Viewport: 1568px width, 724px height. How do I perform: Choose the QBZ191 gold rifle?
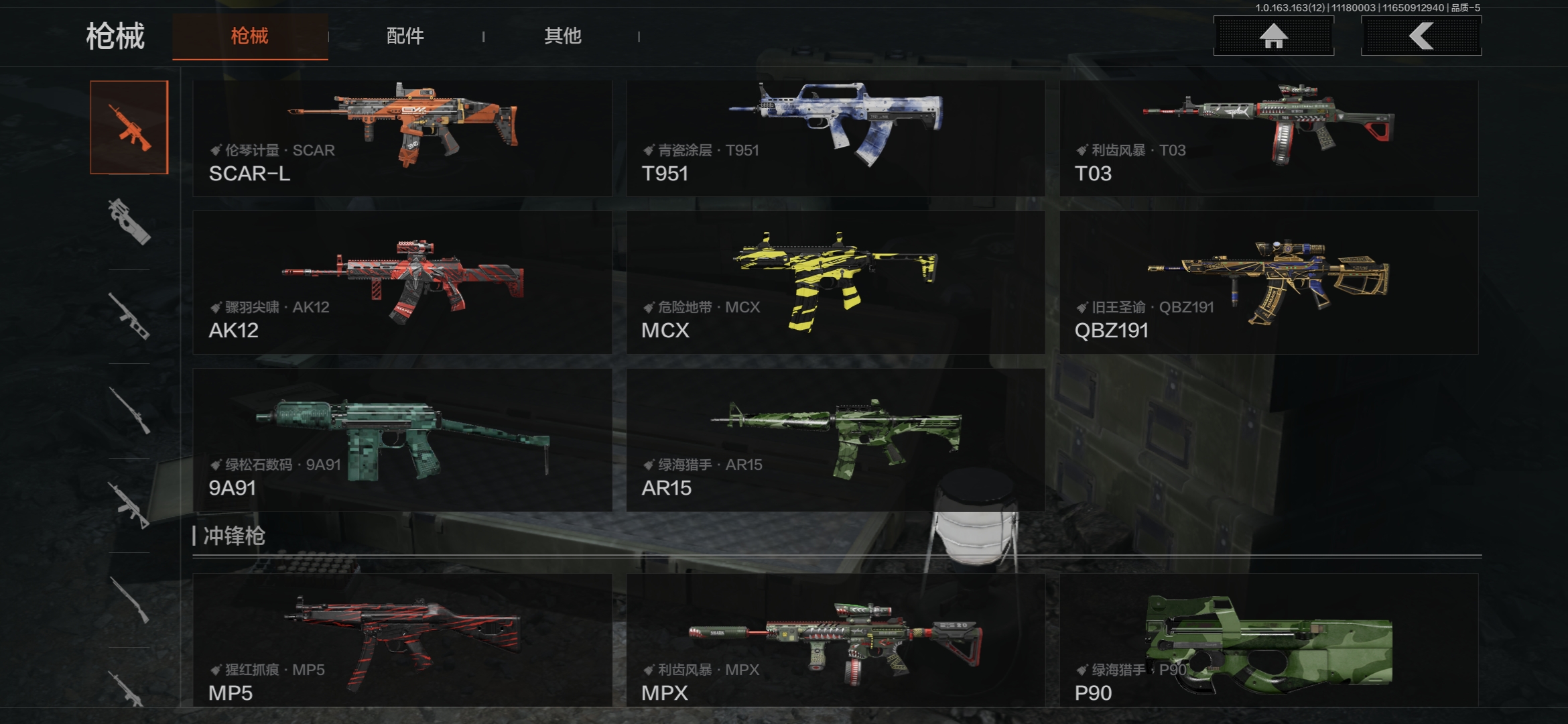click(x=1268, y=282)
